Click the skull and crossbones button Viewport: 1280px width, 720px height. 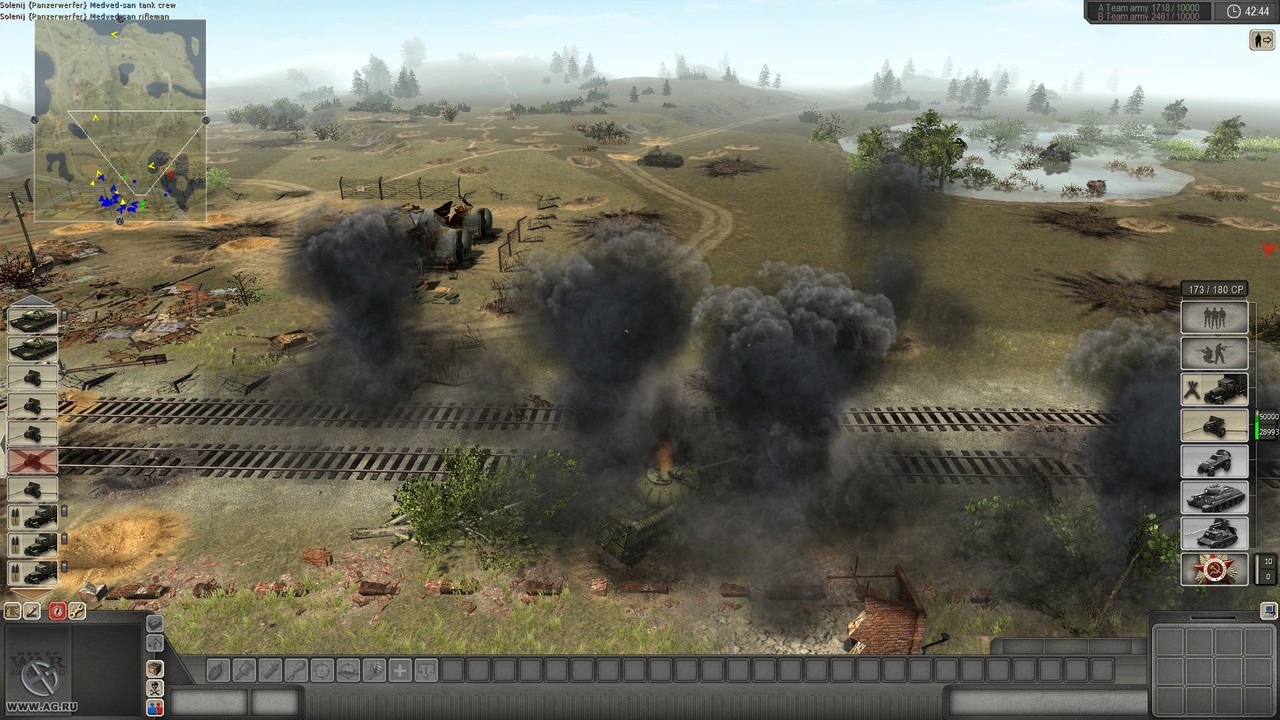(155, 688)
